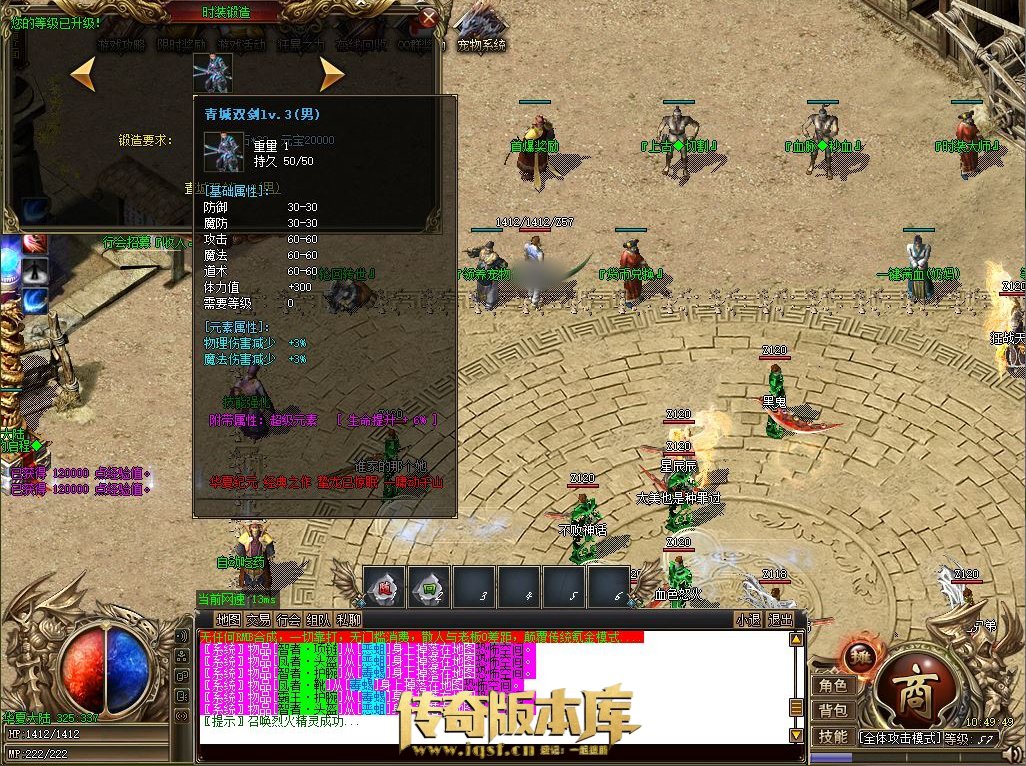This screenshot has height=766, width=1026.
Task: Click the 小退 logout button
Action: (x=748, y=619)
